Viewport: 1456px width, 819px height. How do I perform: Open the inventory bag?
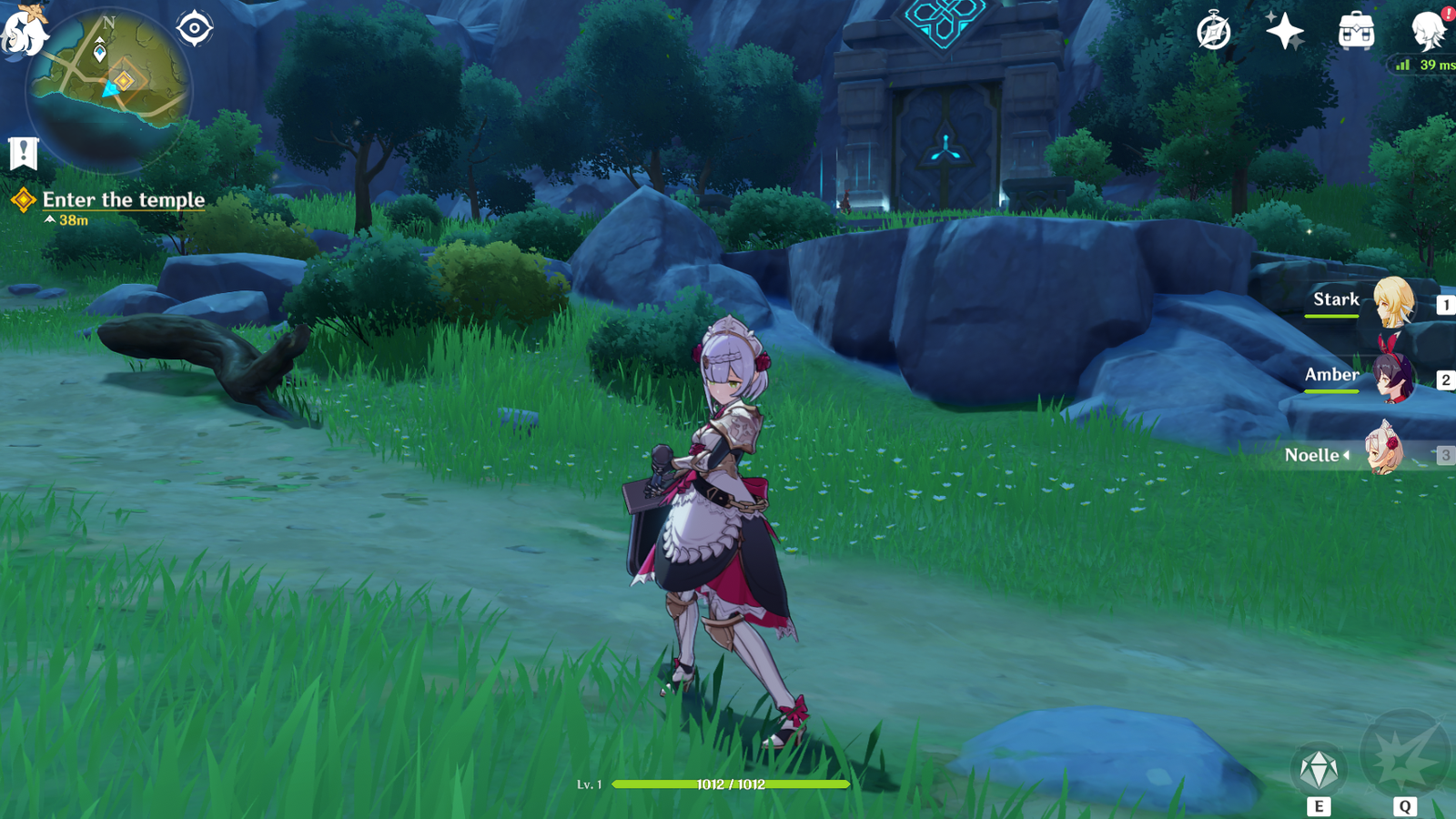[1355, 30]
